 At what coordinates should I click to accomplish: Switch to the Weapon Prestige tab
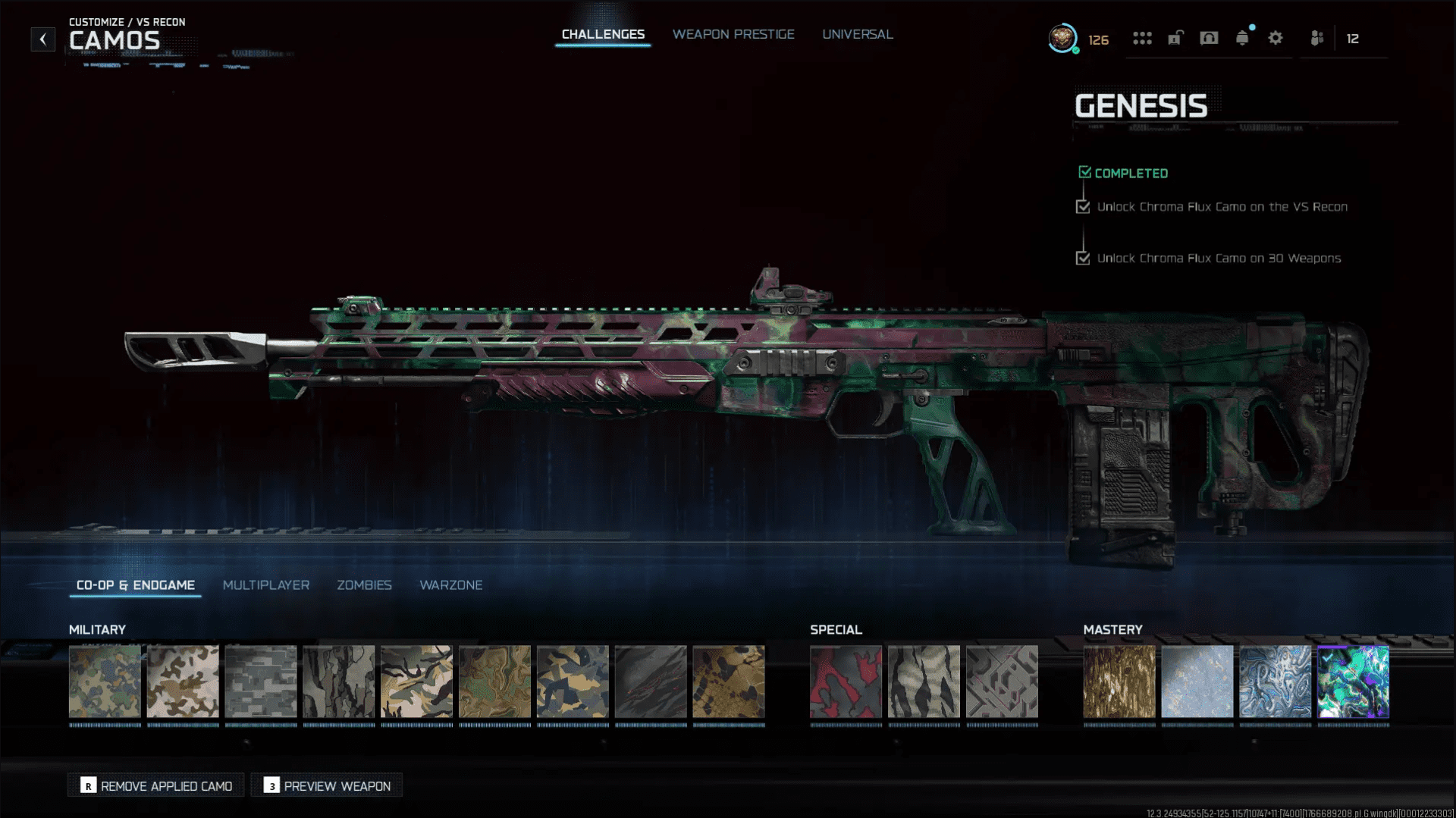click(x=733, y=34)
